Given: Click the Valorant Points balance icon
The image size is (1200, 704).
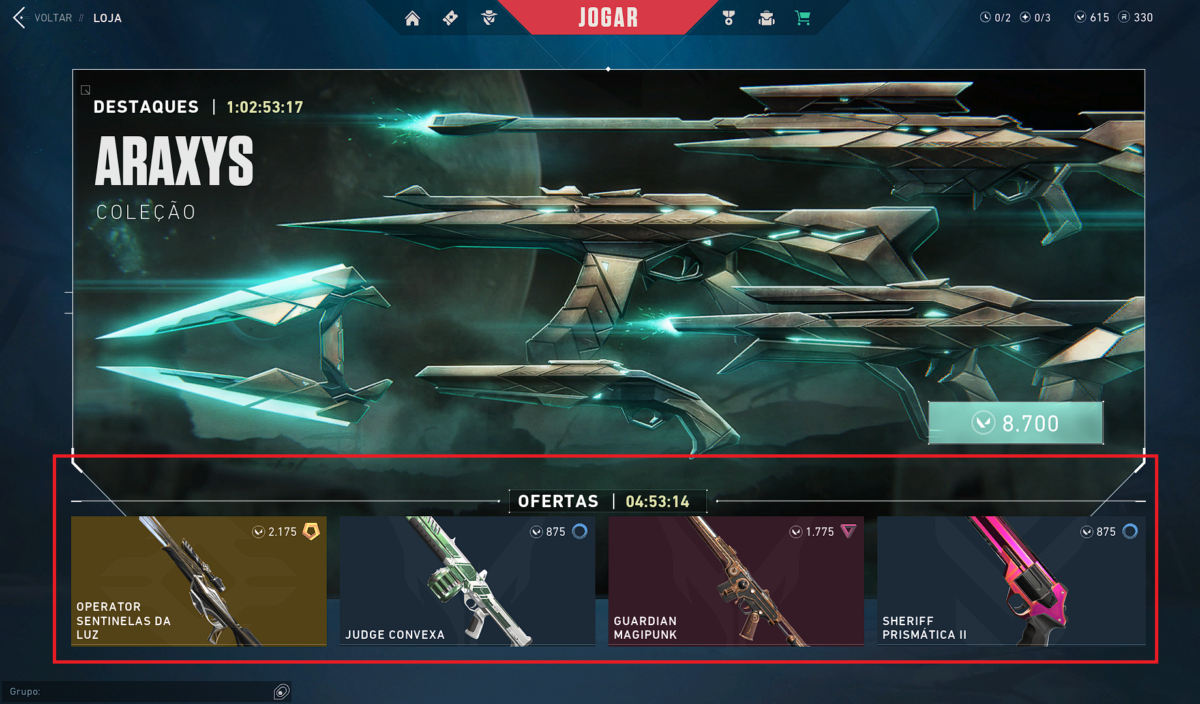Looking at the screenshot, I should coord(1080,18).
